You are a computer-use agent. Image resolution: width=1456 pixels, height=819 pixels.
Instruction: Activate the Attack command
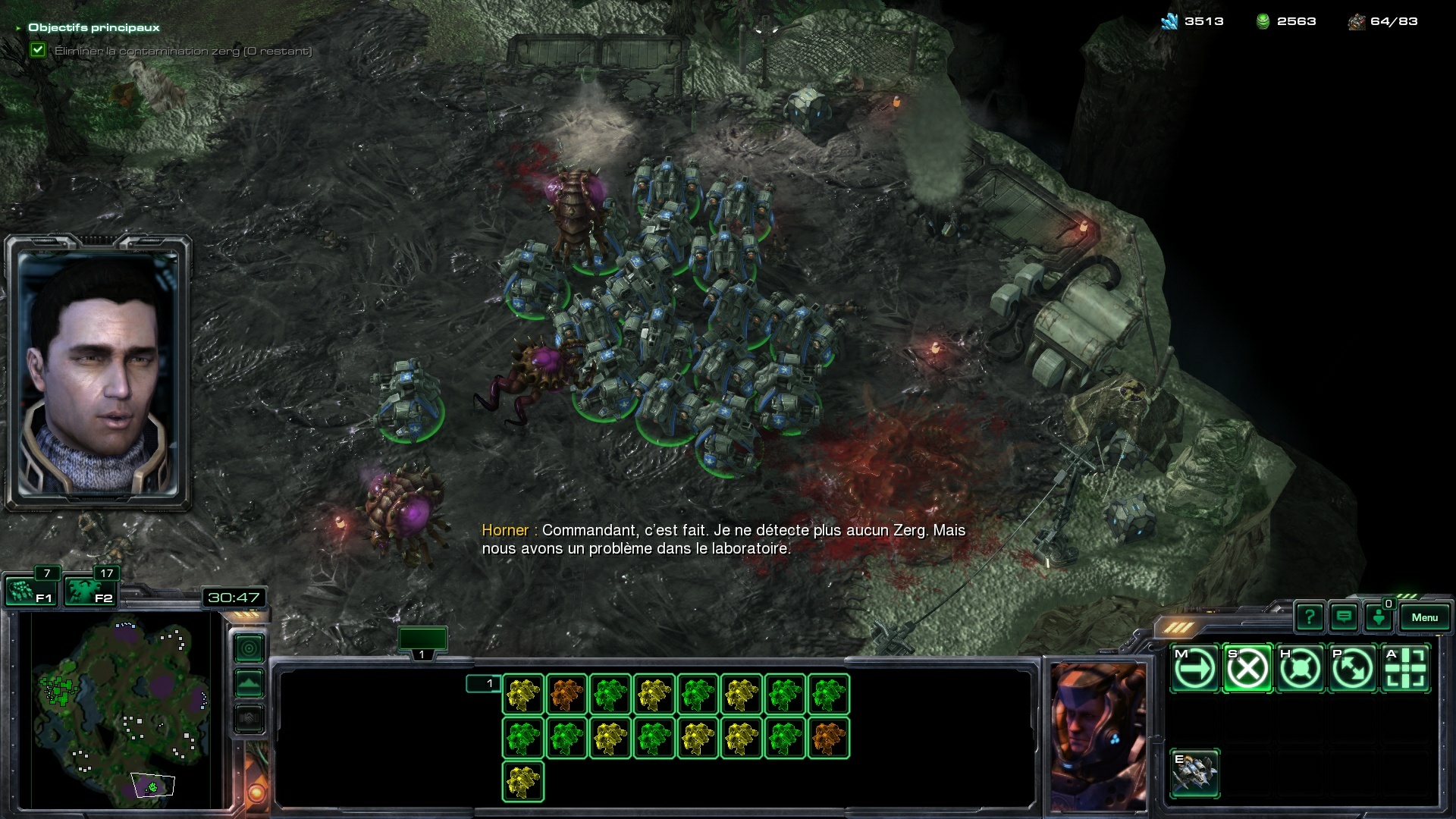pyautogui.click(x=1405, y=669)
